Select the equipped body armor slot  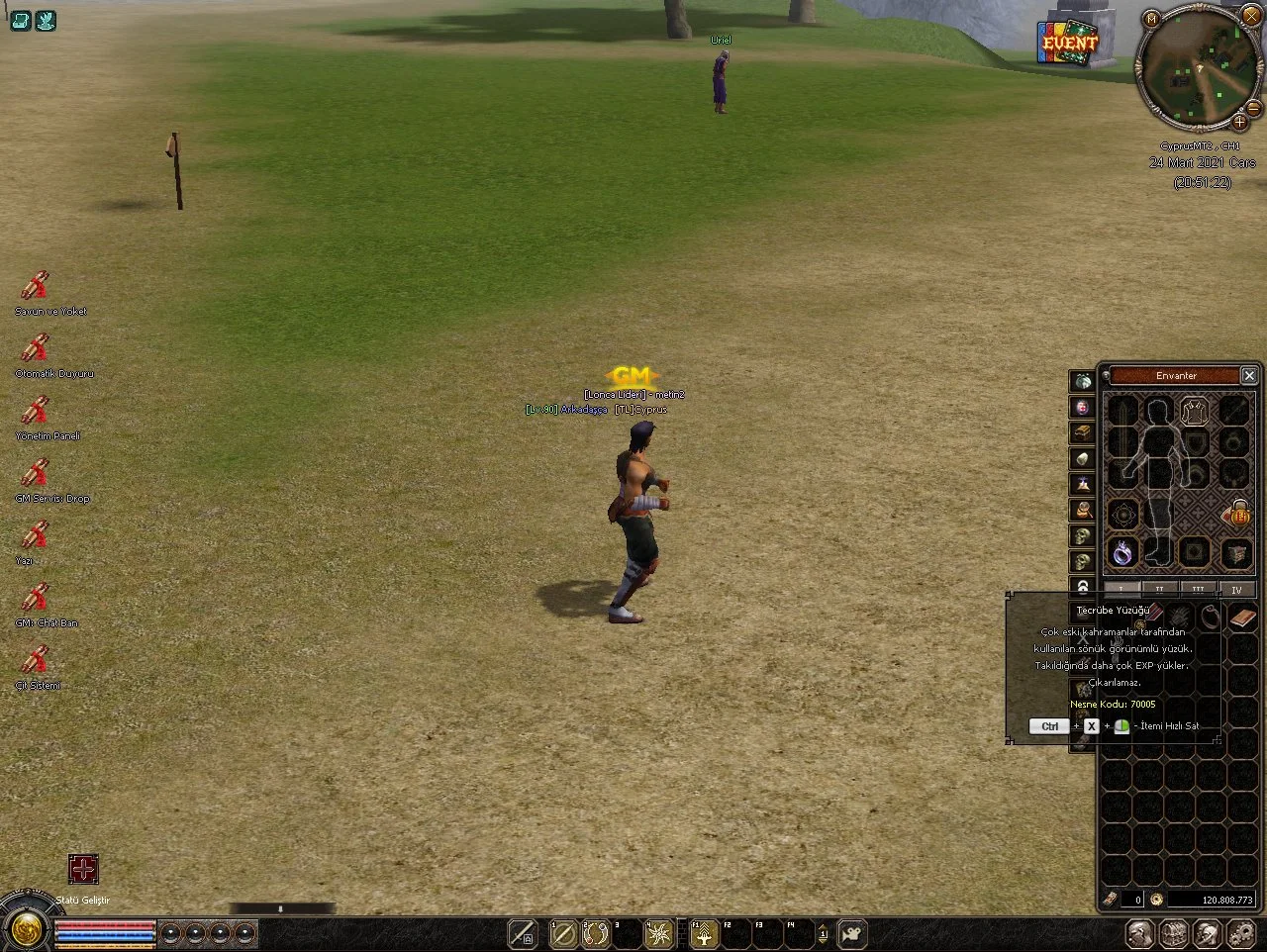coord(1195,411)
